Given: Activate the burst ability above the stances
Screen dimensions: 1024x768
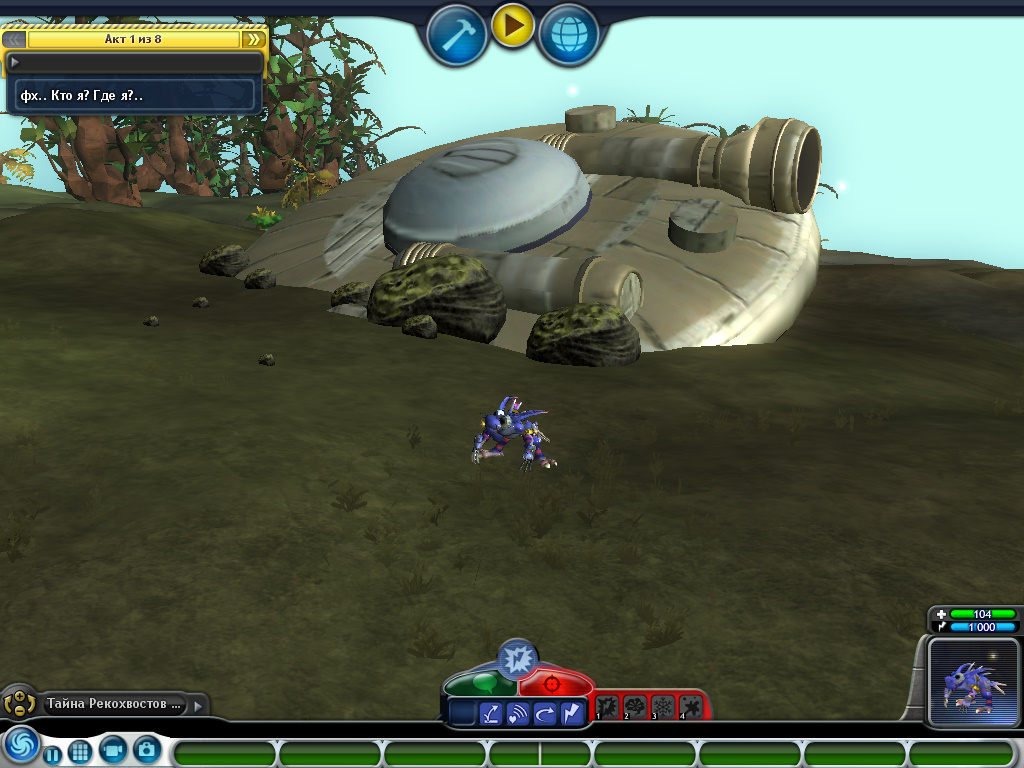Looking at the screenshot, I should [x=518, y=658].
